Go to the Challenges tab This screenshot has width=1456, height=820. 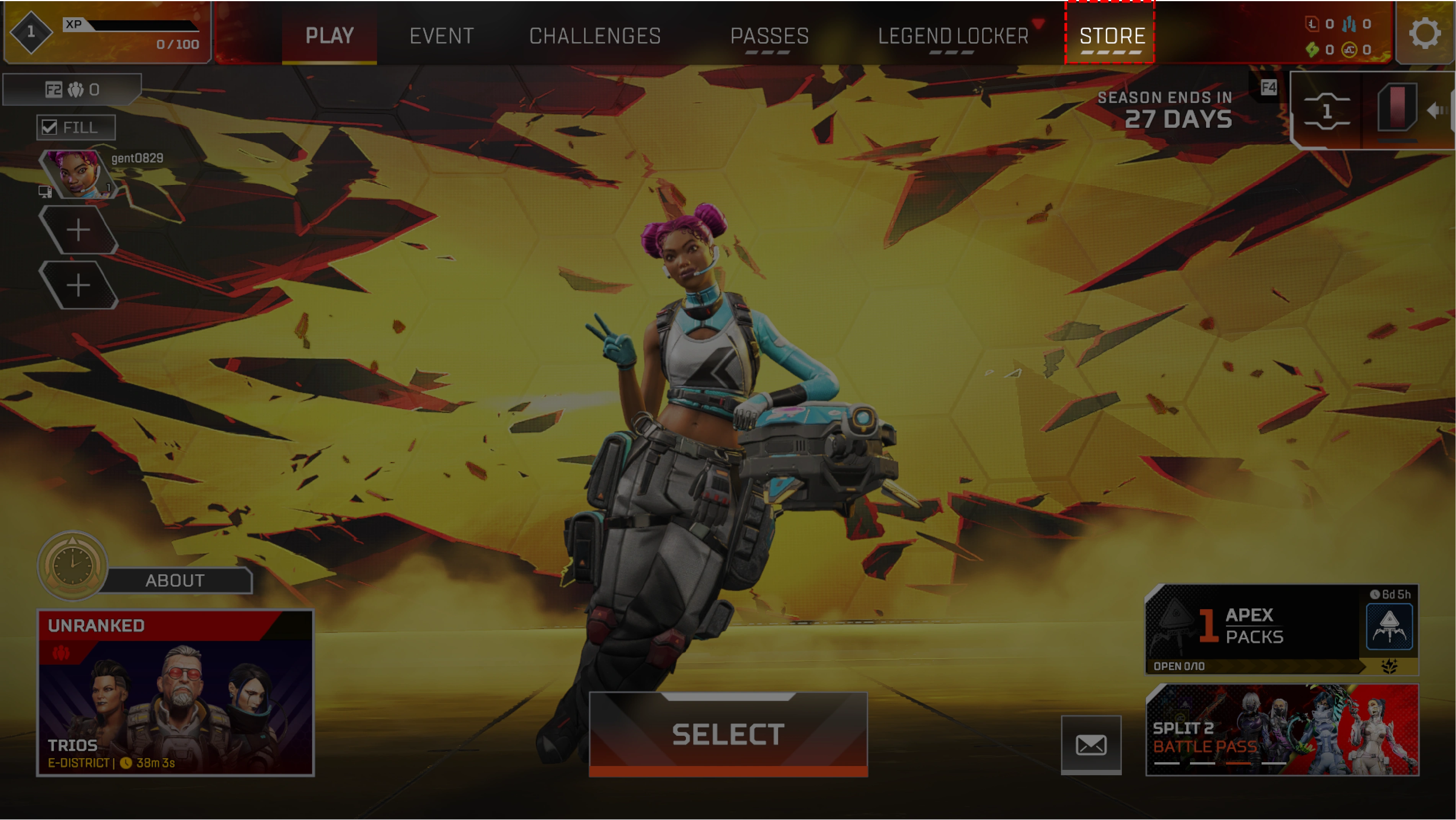pyautogui.click(x=594, y=36)
